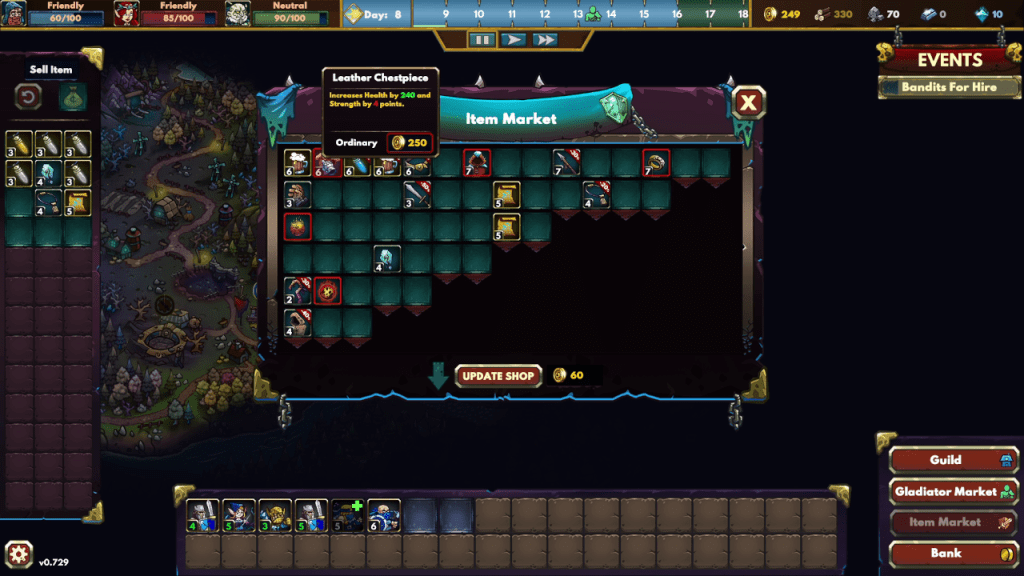Open the Bandits For Hire event
The width and height of the screenshot is (1024, 576).
pos(949,87)
